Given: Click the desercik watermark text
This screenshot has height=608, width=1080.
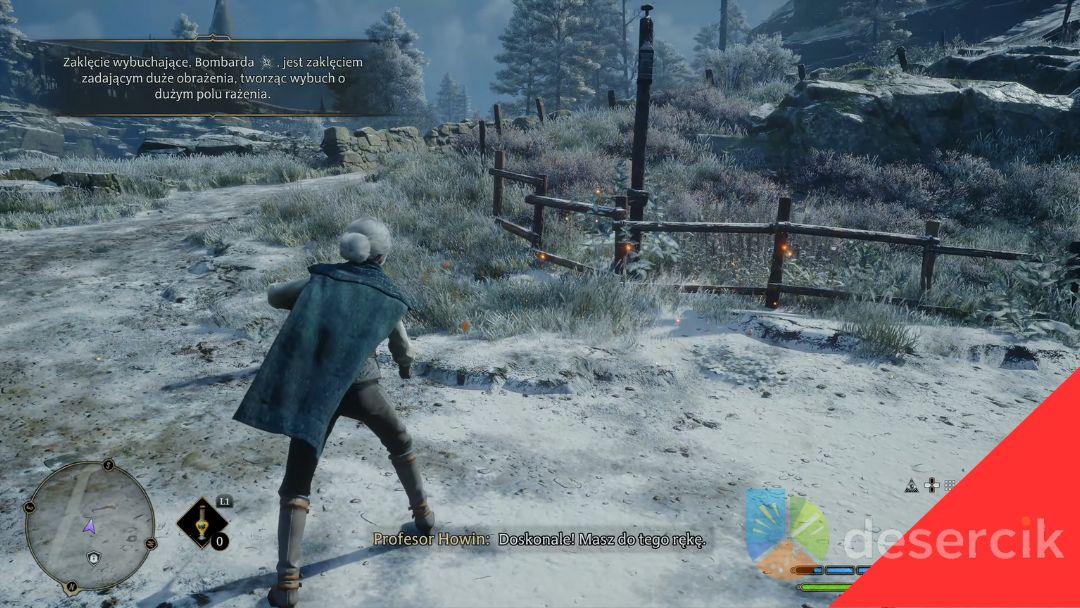Looking at the screenshot, I should tap(953, 540).
